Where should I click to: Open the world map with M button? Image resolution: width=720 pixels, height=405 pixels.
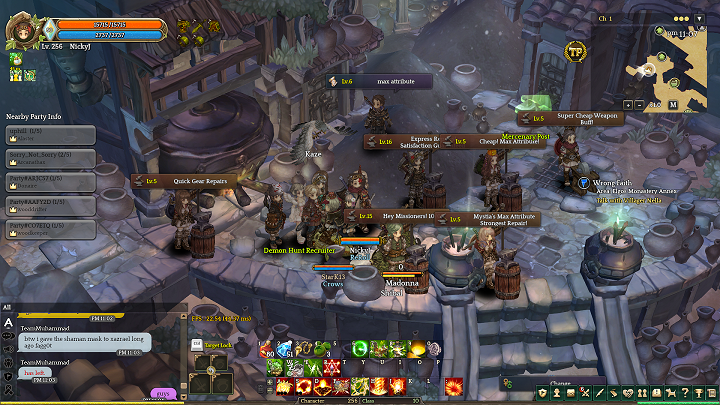[673, 104]
